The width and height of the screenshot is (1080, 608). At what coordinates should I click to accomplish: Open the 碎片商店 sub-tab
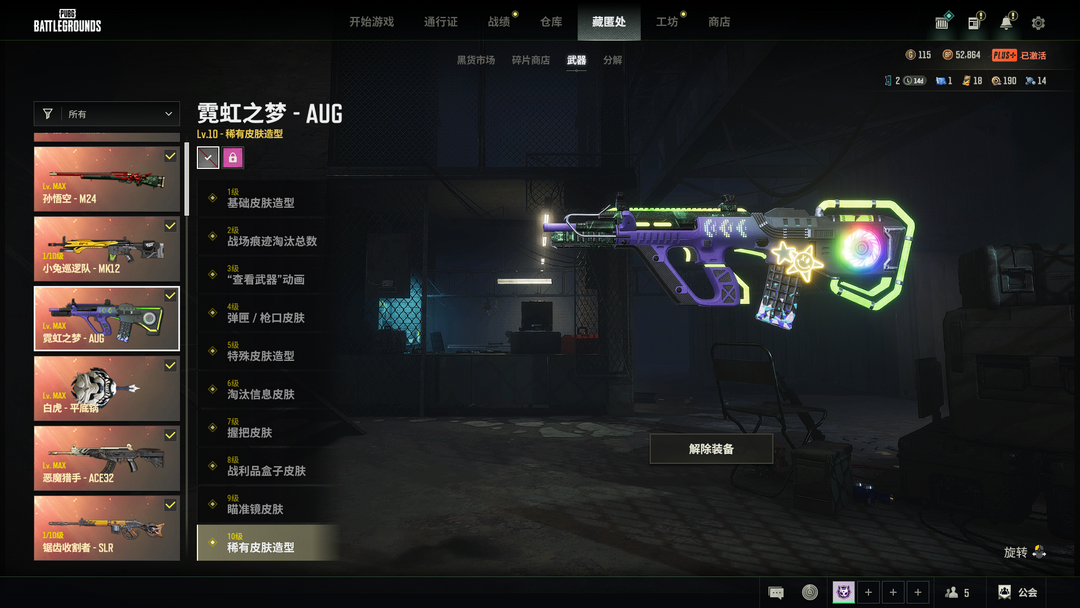pos(531,60)
